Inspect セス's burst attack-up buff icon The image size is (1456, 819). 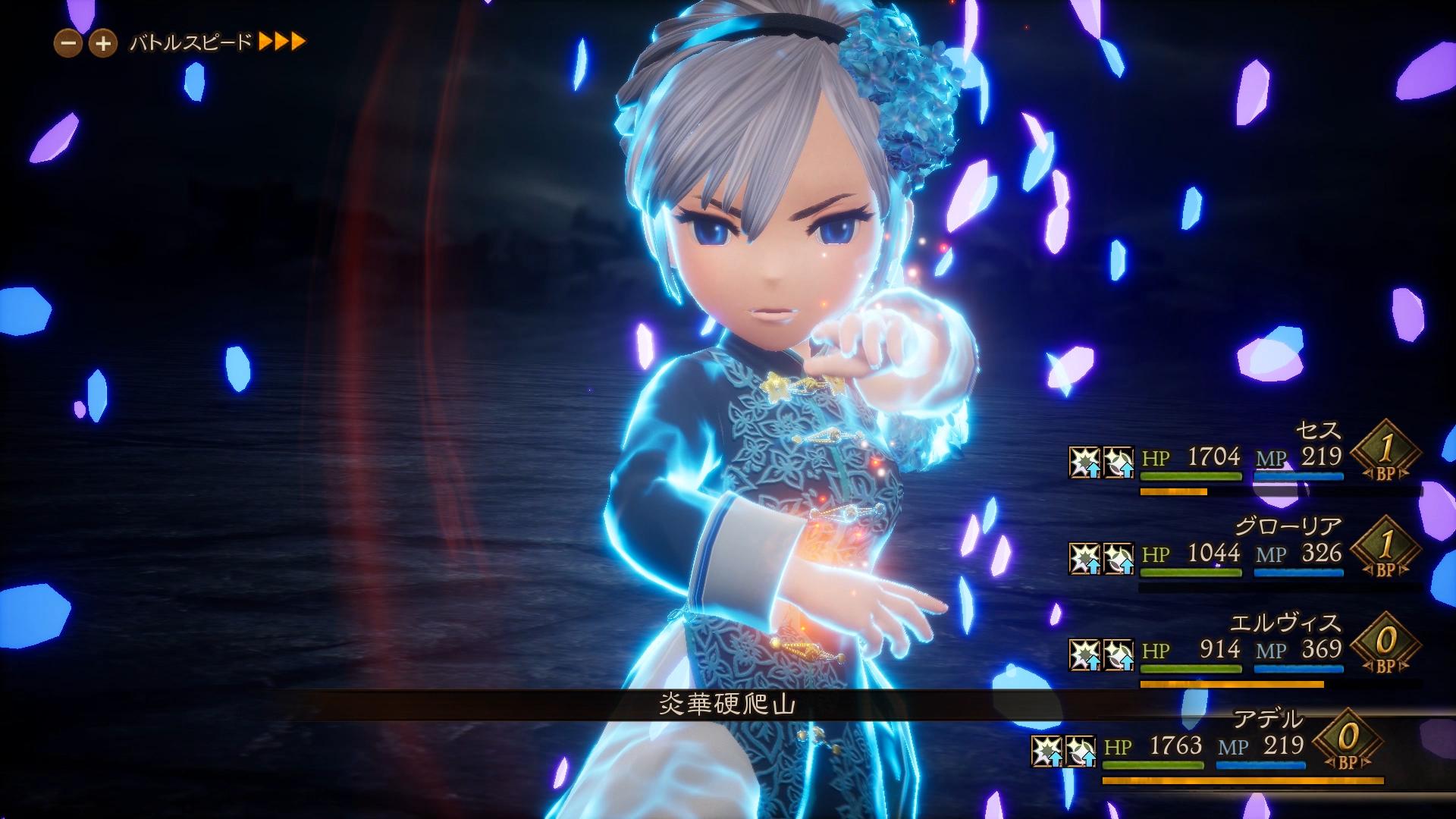(1084, 462)
